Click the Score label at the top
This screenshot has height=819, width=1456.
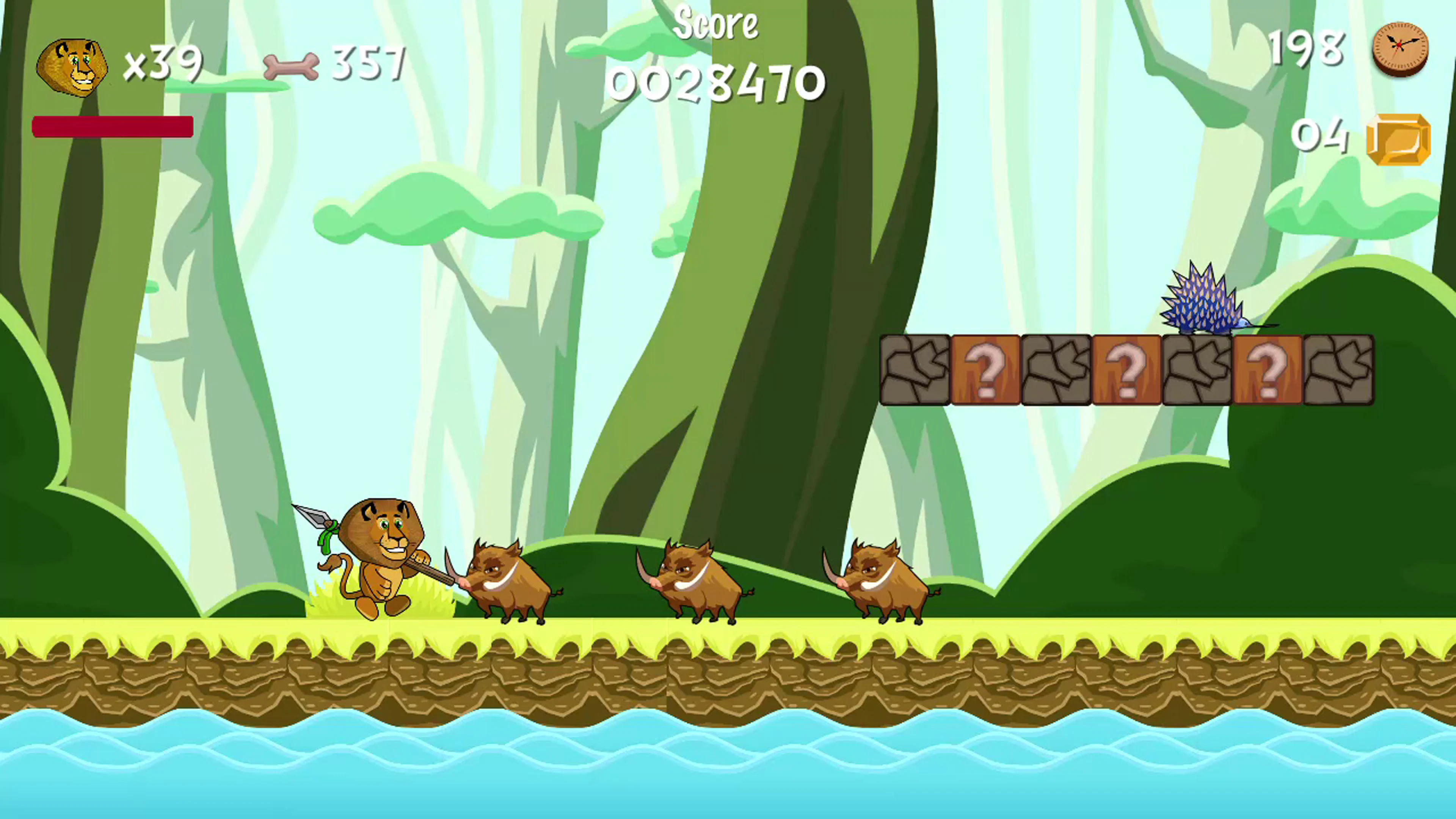coord(716,24)
